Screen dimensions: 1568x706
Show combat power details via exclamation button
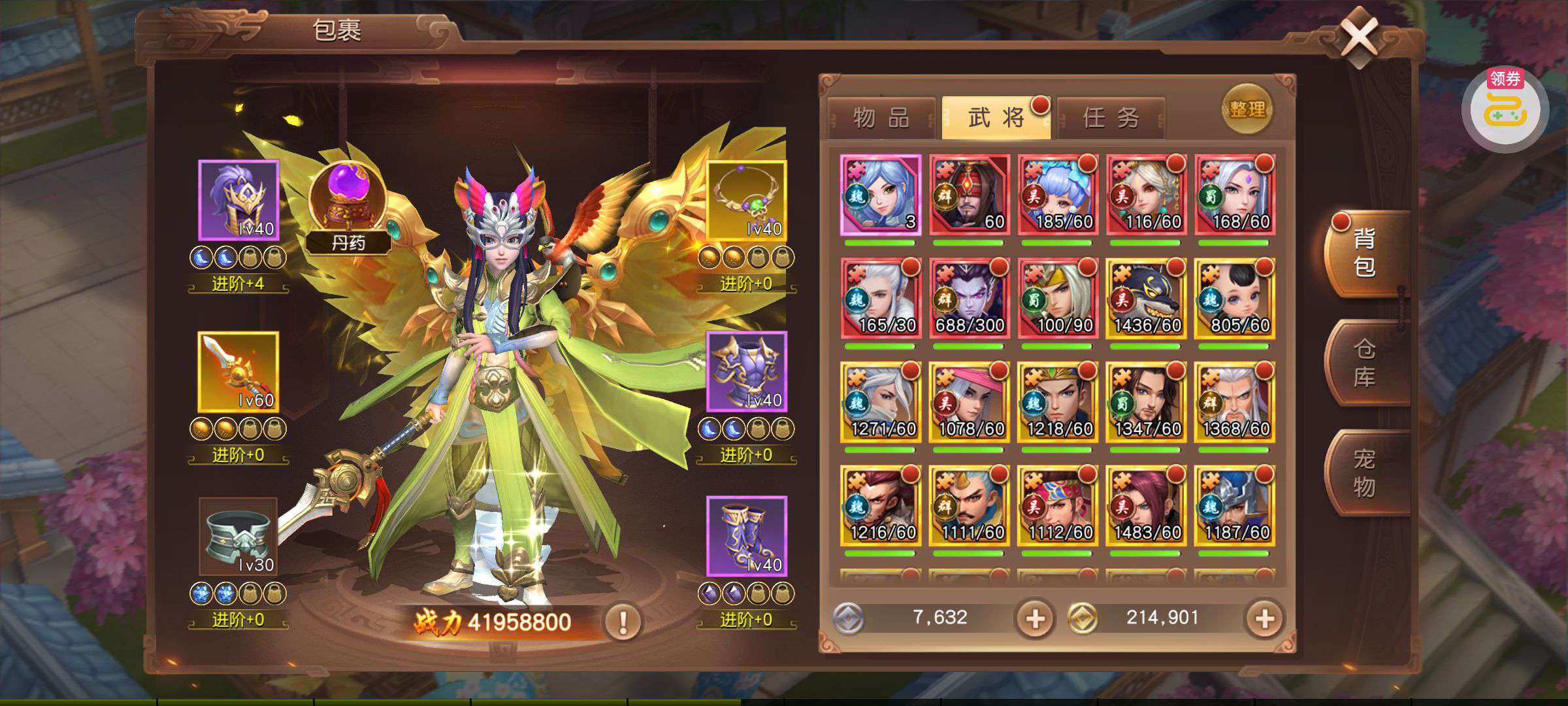click(622, 621)
